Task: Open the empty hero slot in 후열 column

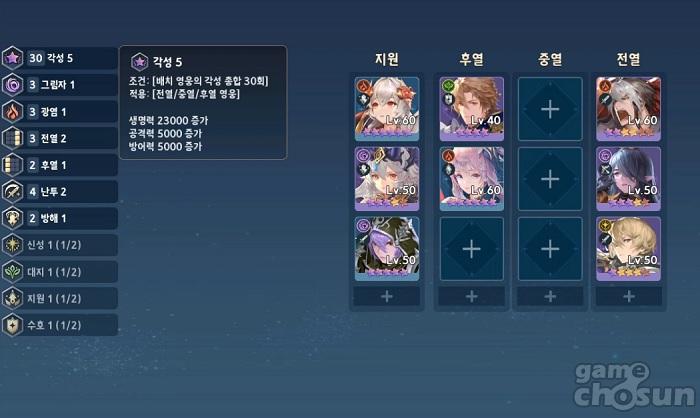Action: pos(470,247)
